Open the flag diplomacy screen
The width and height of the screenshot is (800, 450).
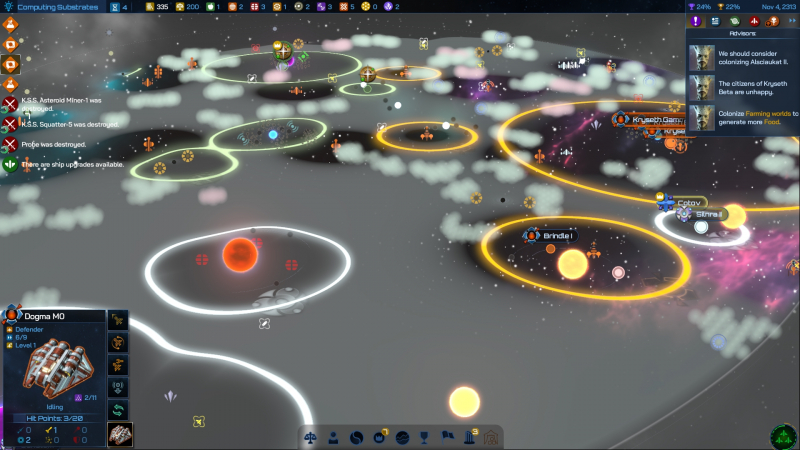coord(446,437)
